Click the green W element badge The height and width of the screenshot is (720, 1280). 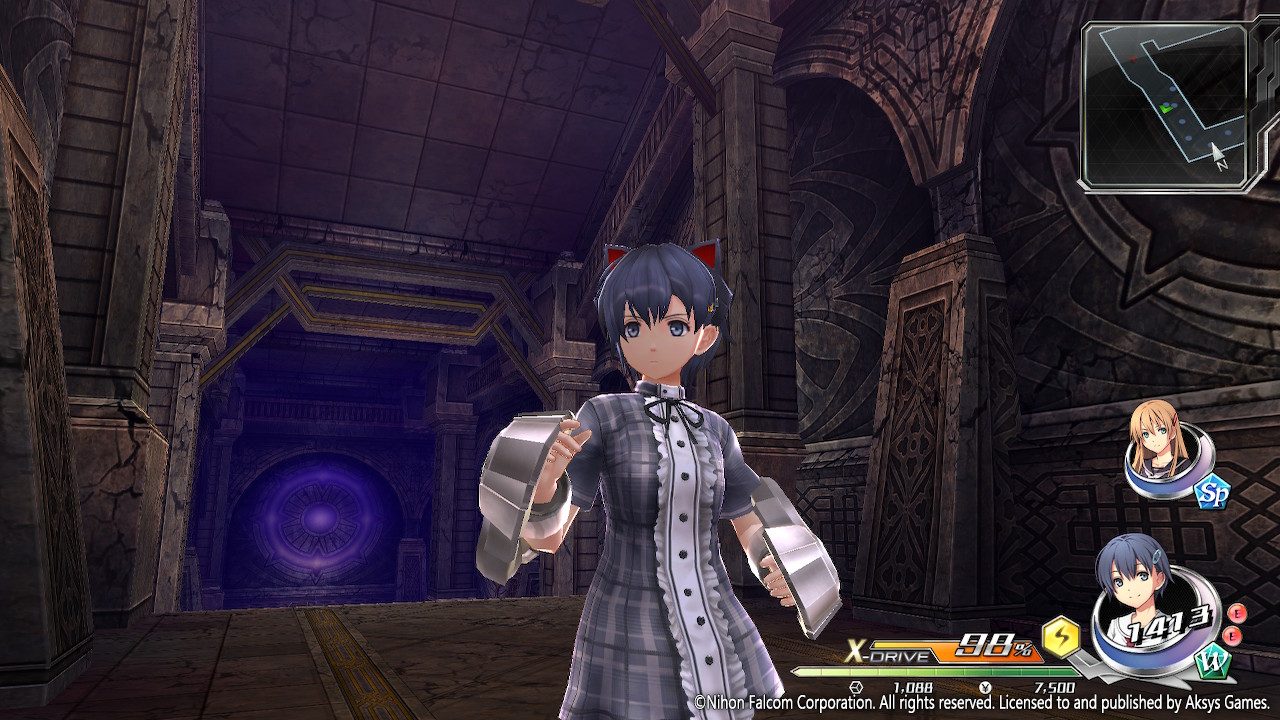pyautogui.click(x=1210, y=664)
